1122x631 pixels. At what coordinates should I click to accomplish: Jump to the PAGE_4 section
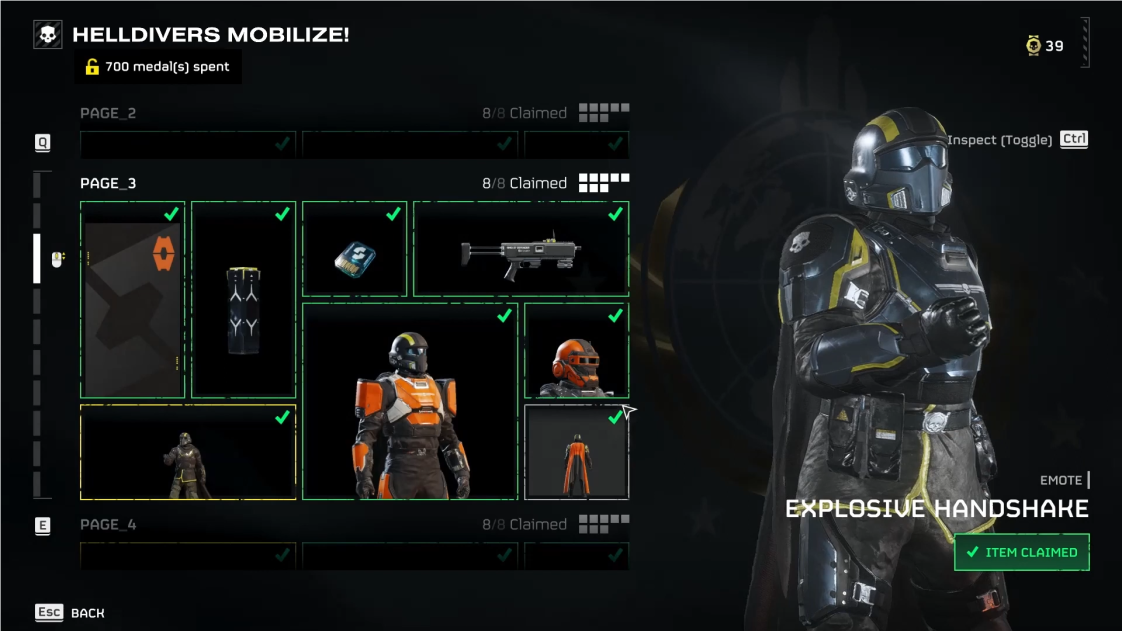point(108,524)
